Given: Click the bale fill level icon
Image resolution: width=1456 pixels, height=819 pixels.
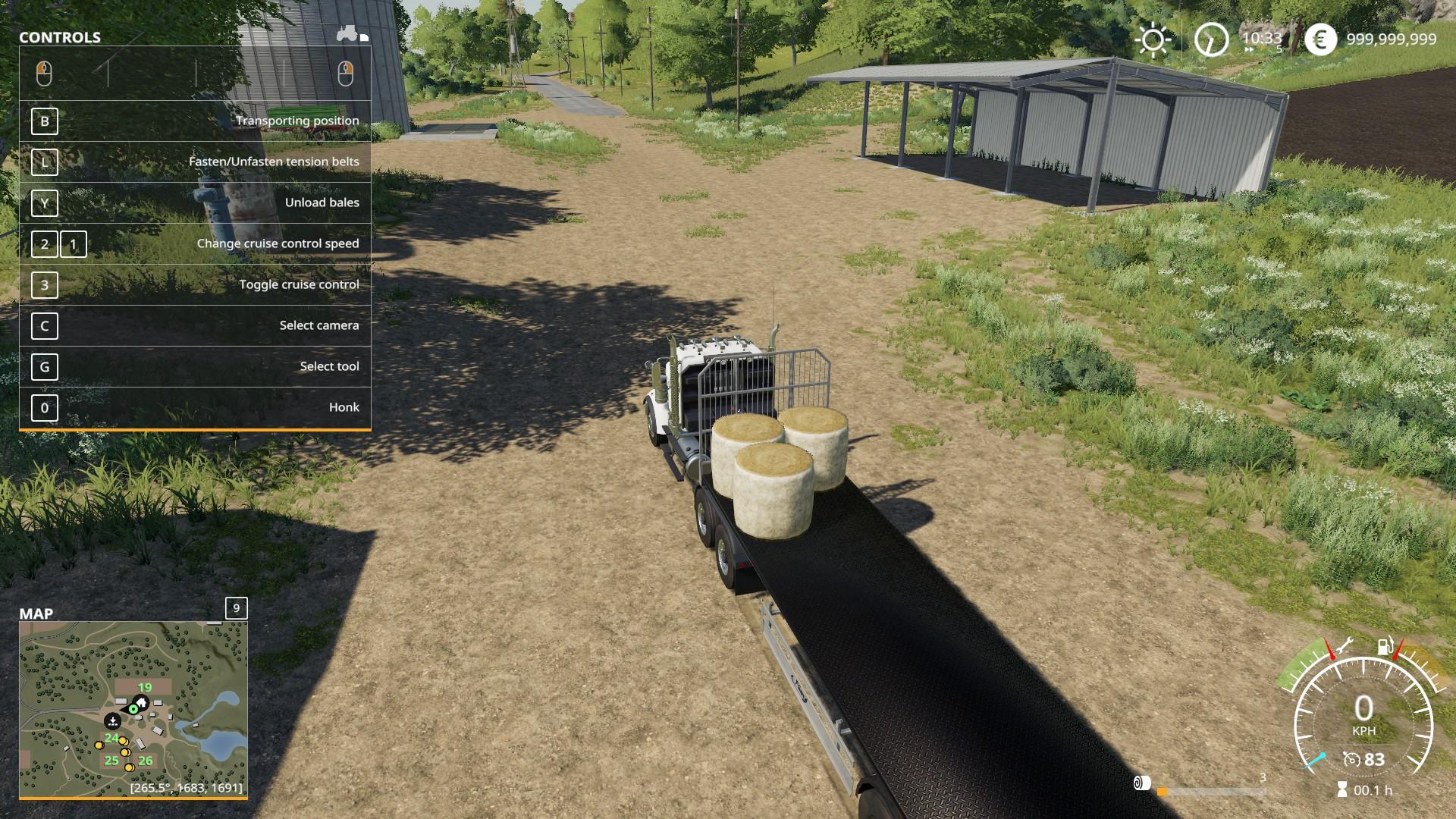Looking at the screenshot, I should pyautogui.click(x=1142, y=783).
